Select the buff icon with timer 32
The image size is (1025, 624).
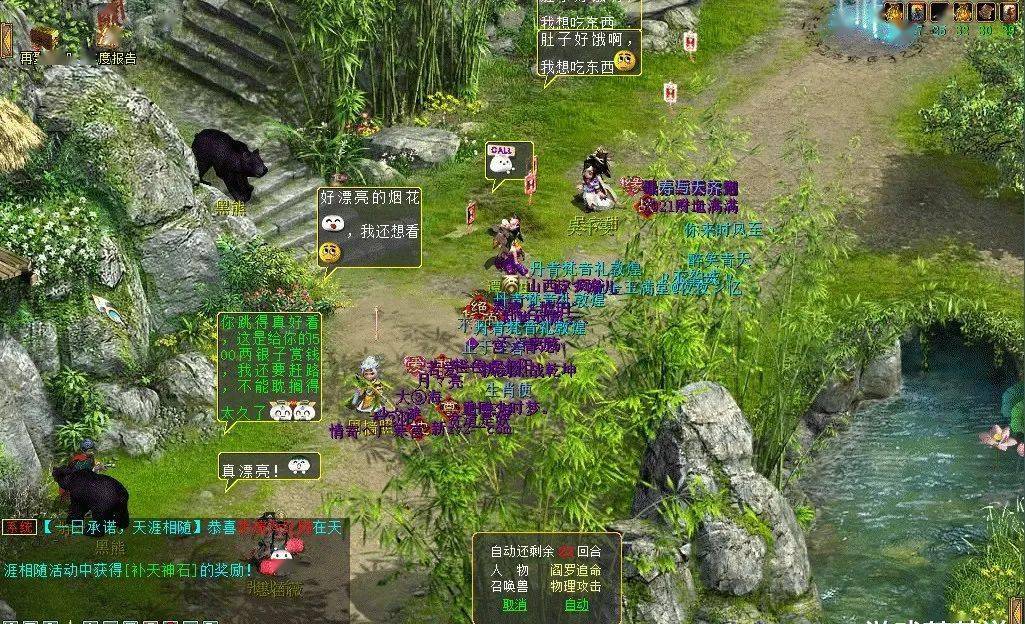click(963, 13)
